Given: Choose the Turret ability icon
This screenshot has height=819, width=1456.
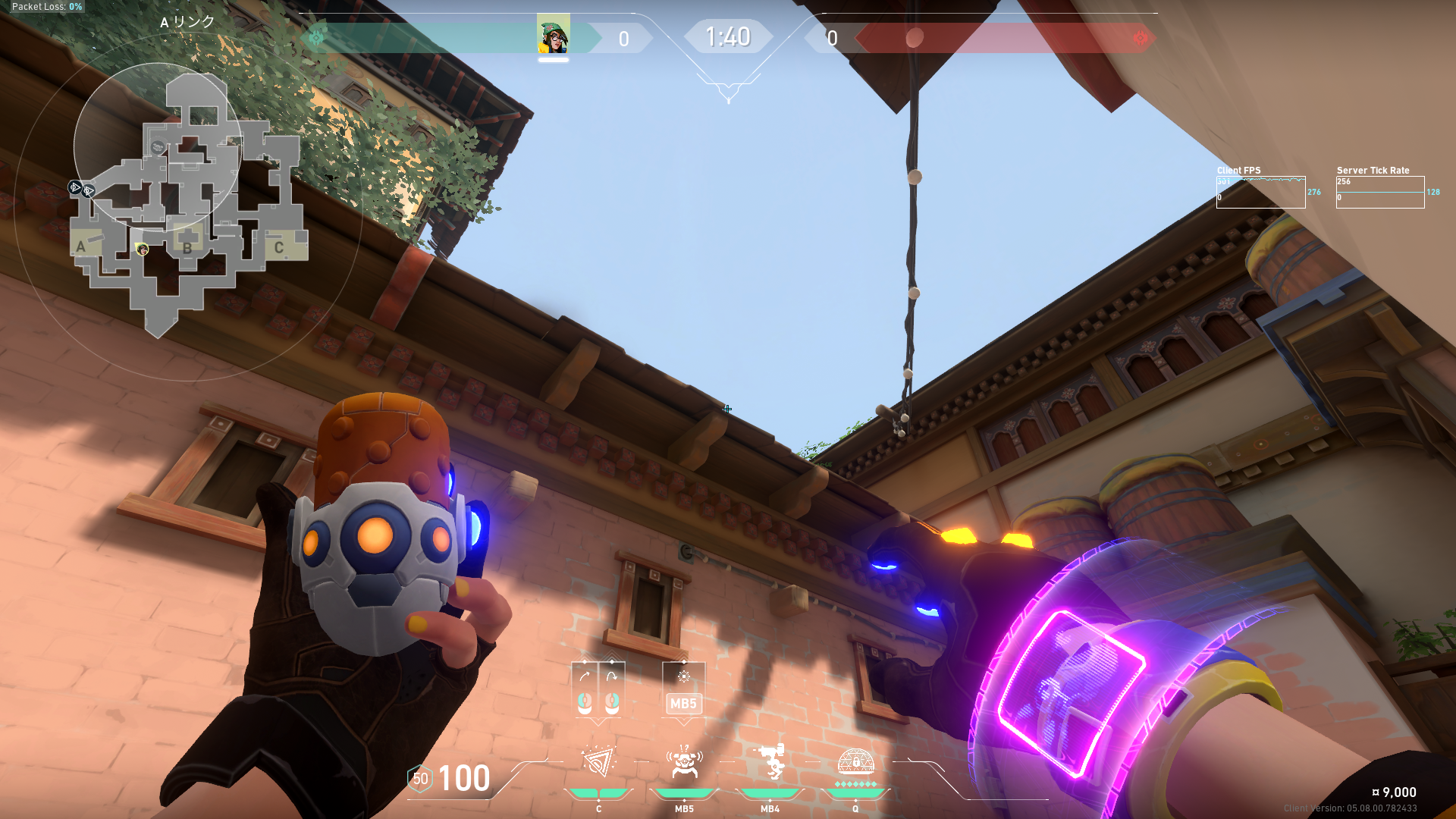Looking at the screenshot, I should tap(770, 762).
